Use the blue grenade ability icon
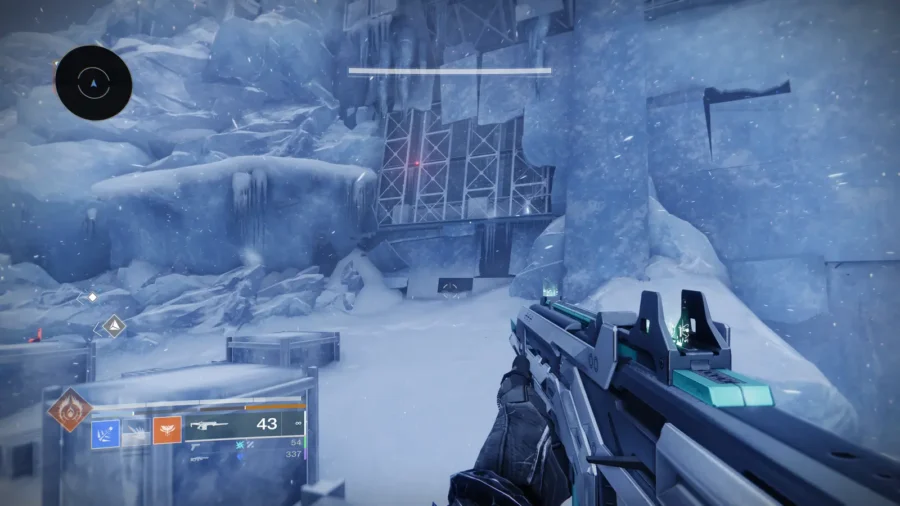The image size is (900, 506). [x=106, y=432]
